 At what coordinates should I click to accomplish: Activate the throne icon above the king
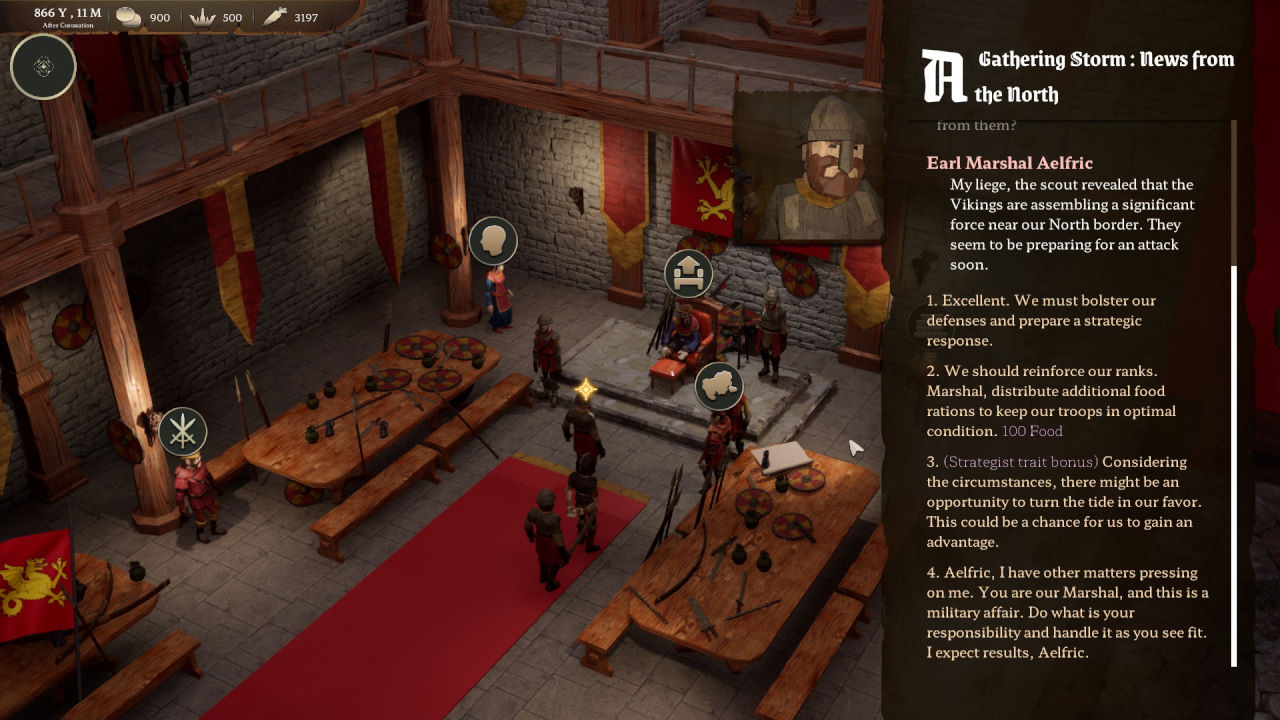689,273
